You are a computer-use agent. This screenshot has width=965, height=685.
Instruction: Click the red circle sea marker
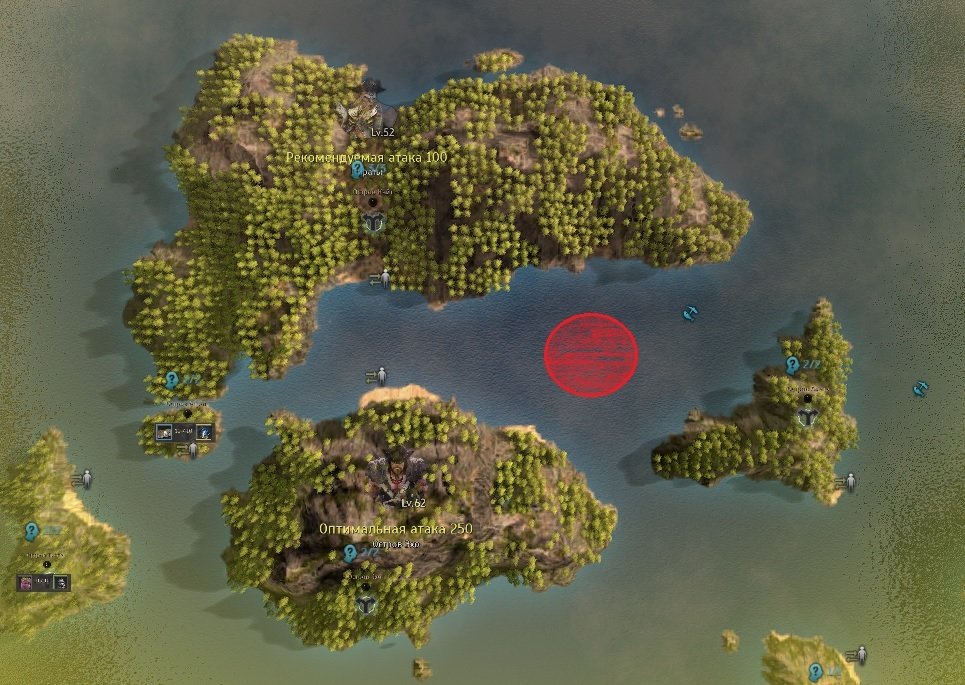(590, 355)
